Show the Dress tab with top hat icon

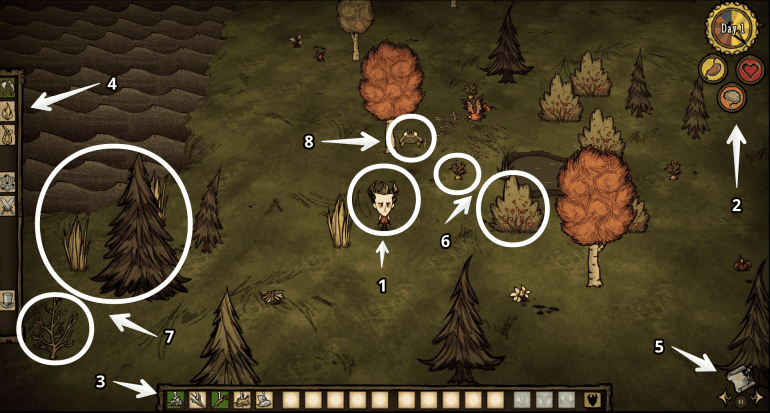click(7, 298)
